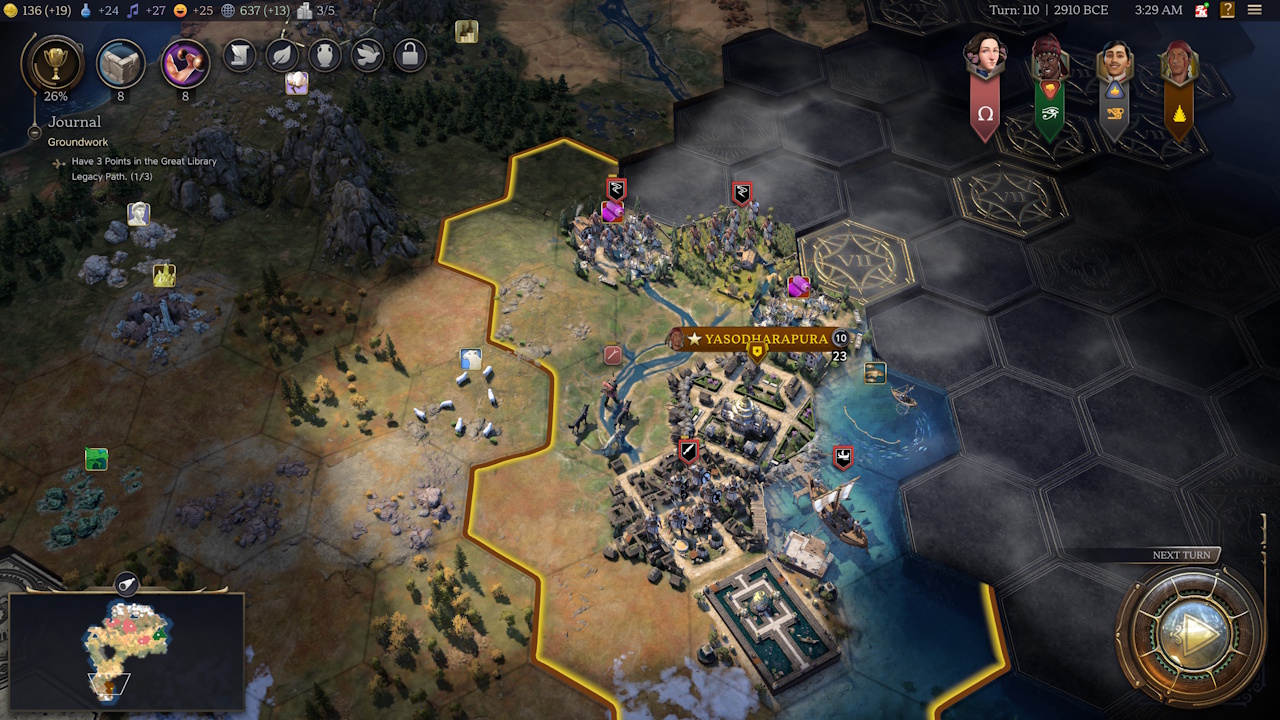Viewport: 1280px width, 720px height.
Task: Open the flexing arm civic icon
Action: pyautogui.click(x=185, y=62)
